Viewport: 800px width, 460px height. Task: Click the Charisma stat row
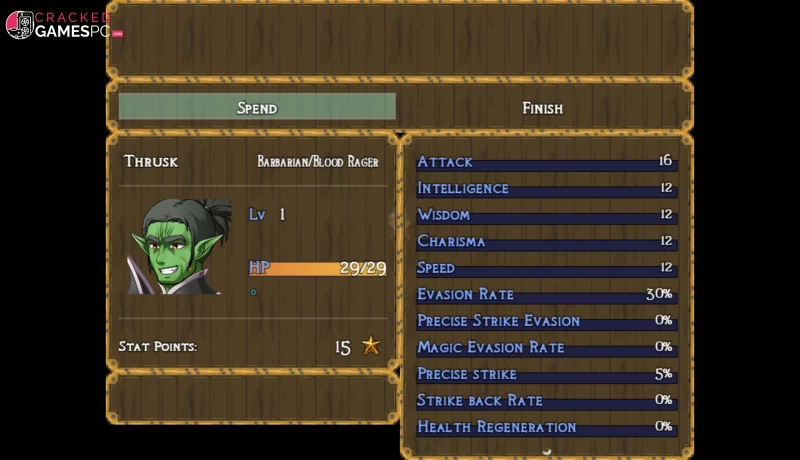(x=545, y=241)
